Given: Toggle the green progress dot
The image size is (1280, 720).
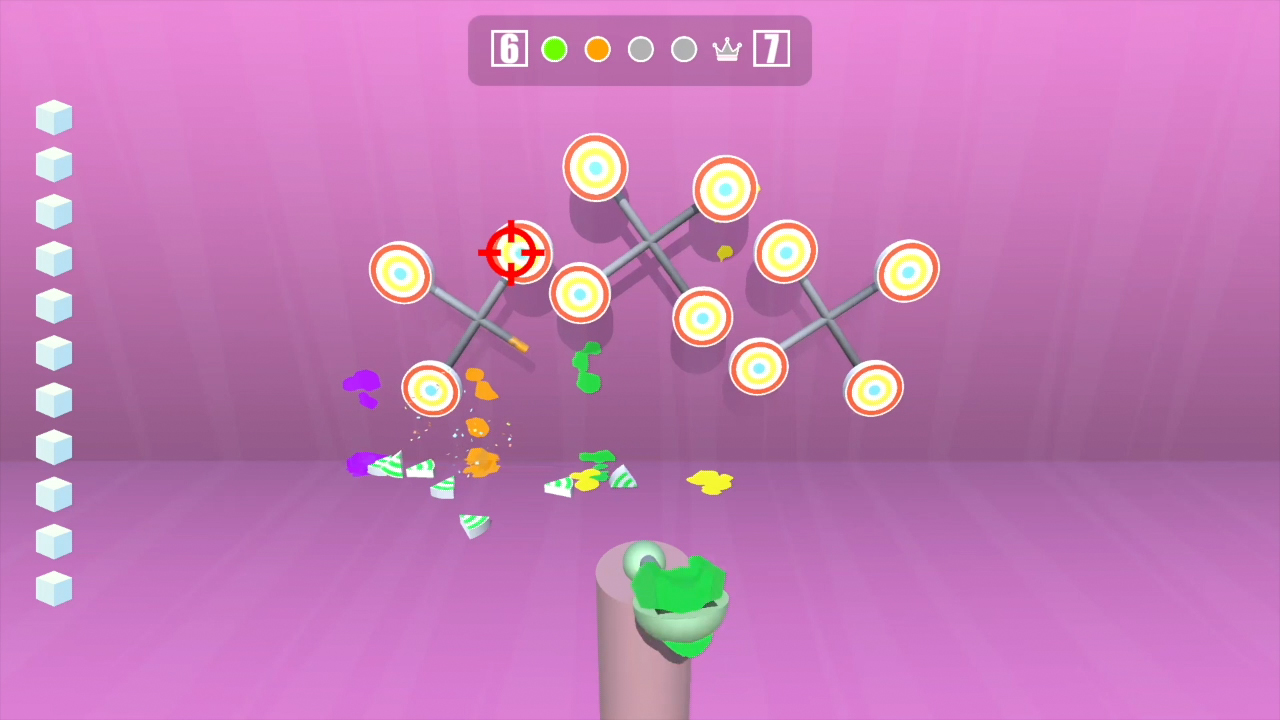Looking at the screenshot, I should [554, 48].
